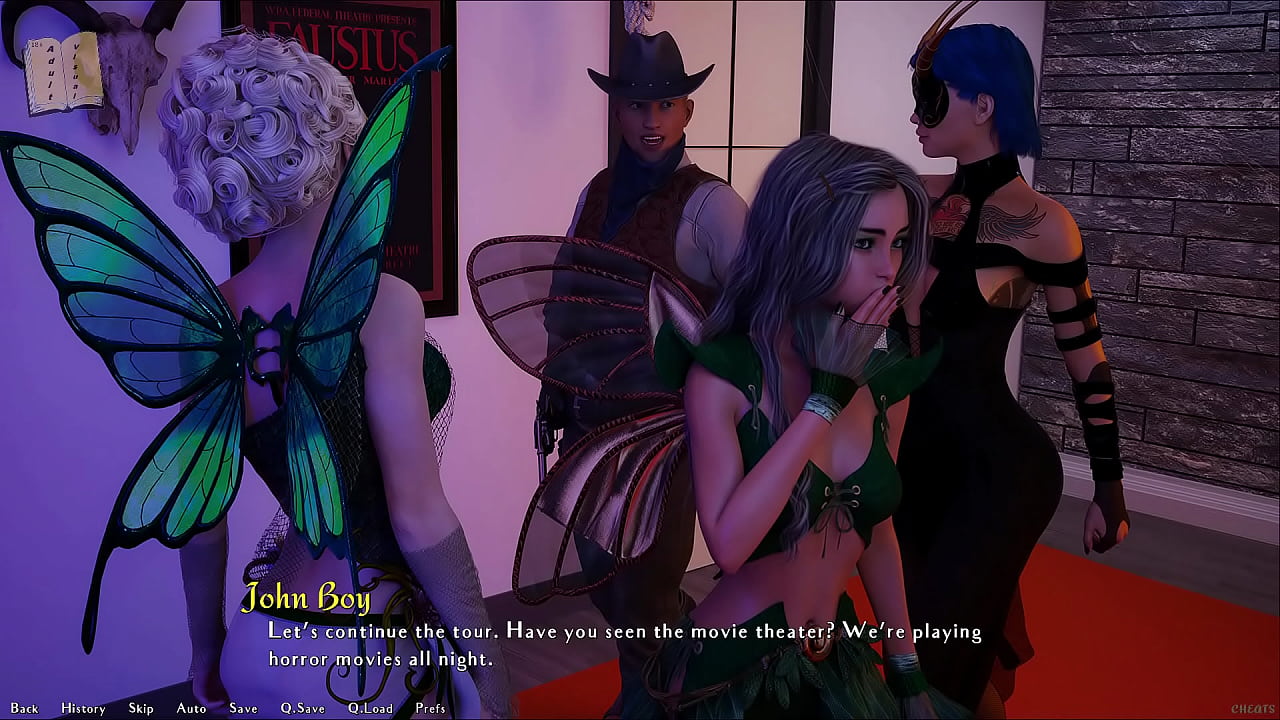Open the Cheats menu
This screenshot has width=1280, height=720.
coord(1252,709)
